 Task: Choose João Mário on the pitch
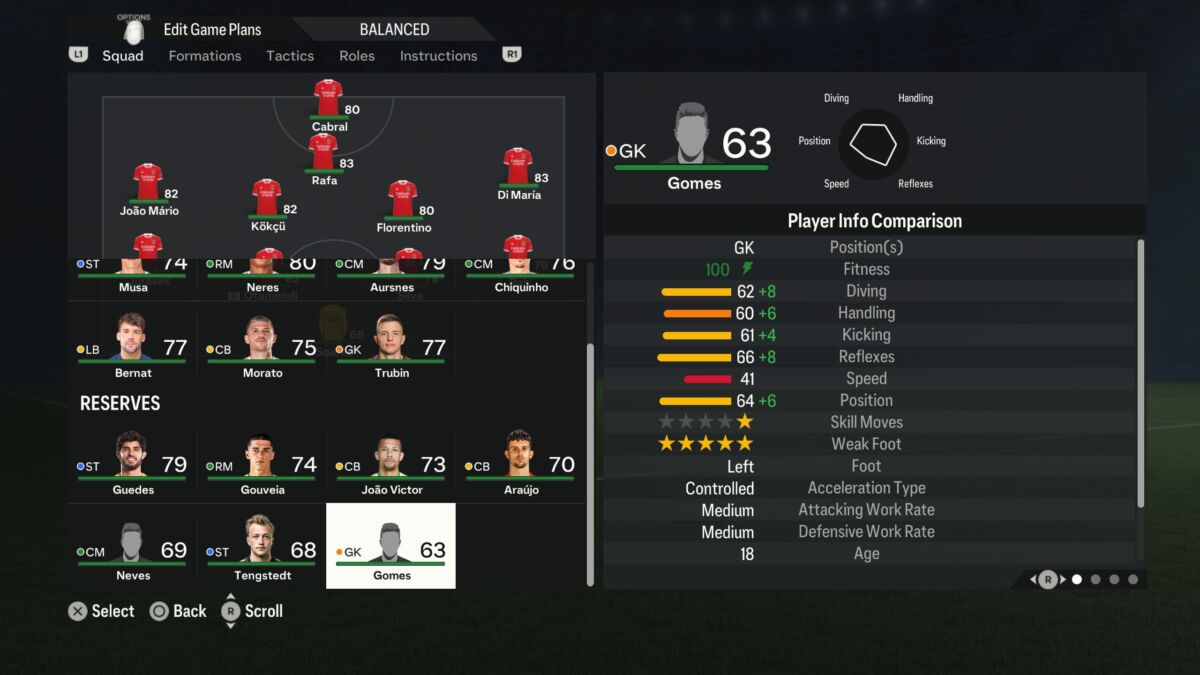pos(149,188)
